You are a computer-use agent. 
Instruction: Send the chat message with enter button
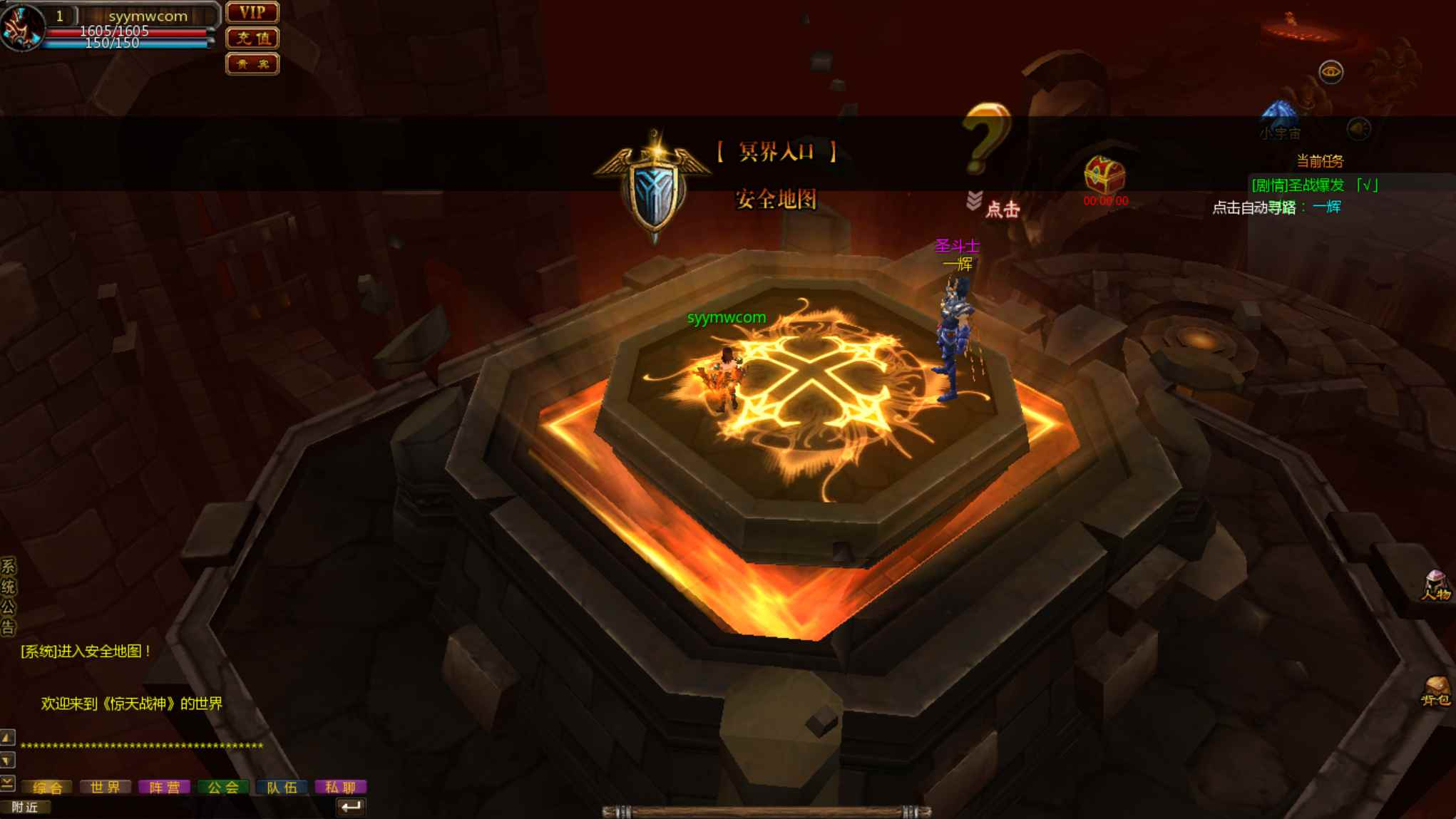click(x=350, y=807)
